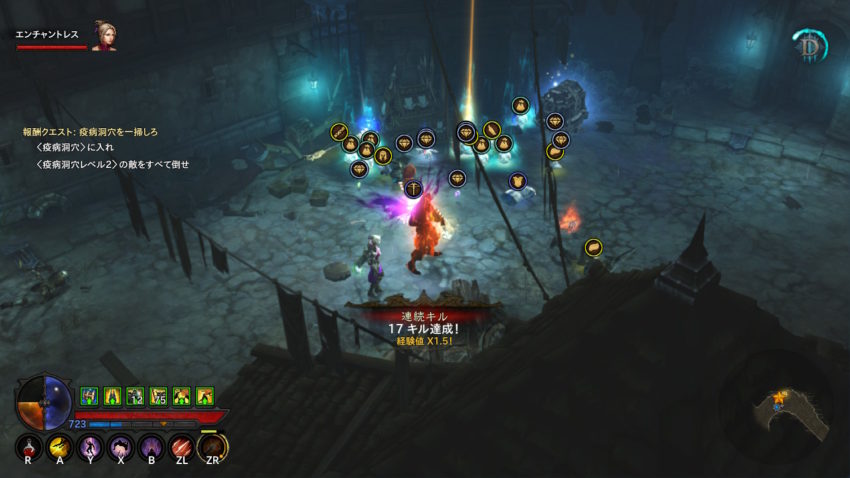
Task: Inspect the buff icon showing 12 stacks
Action: 135,396
